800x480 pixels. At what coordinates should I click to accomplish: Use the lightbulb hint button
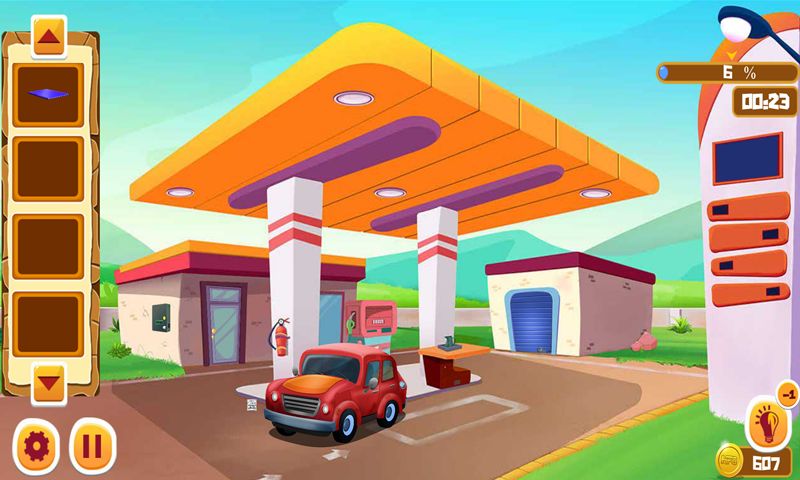(768, 425)
